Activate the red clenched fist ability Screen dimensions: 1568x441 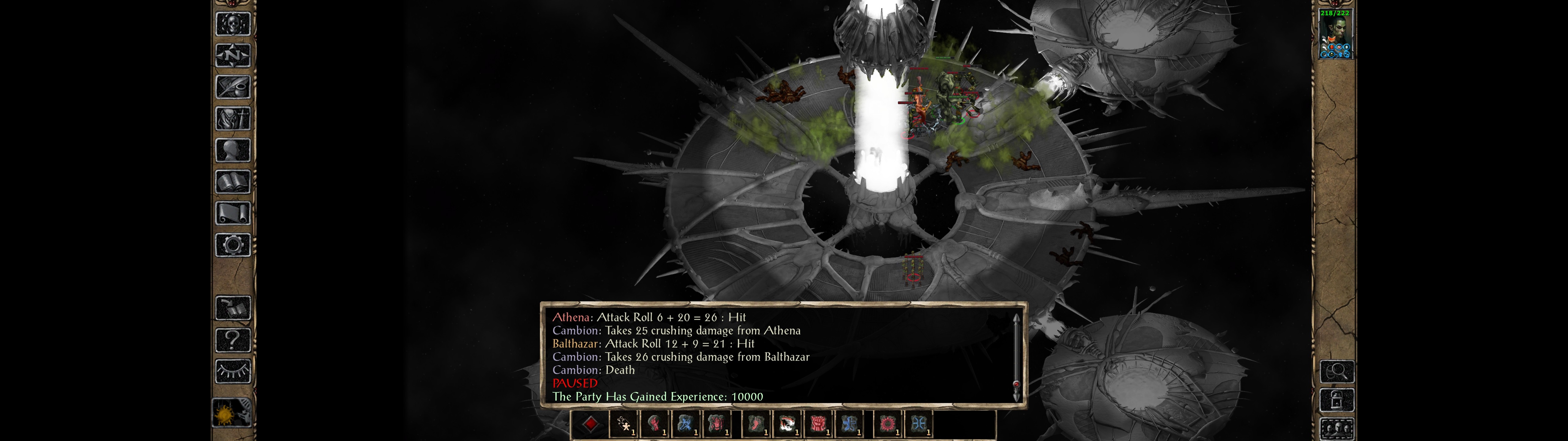point(818,424)
